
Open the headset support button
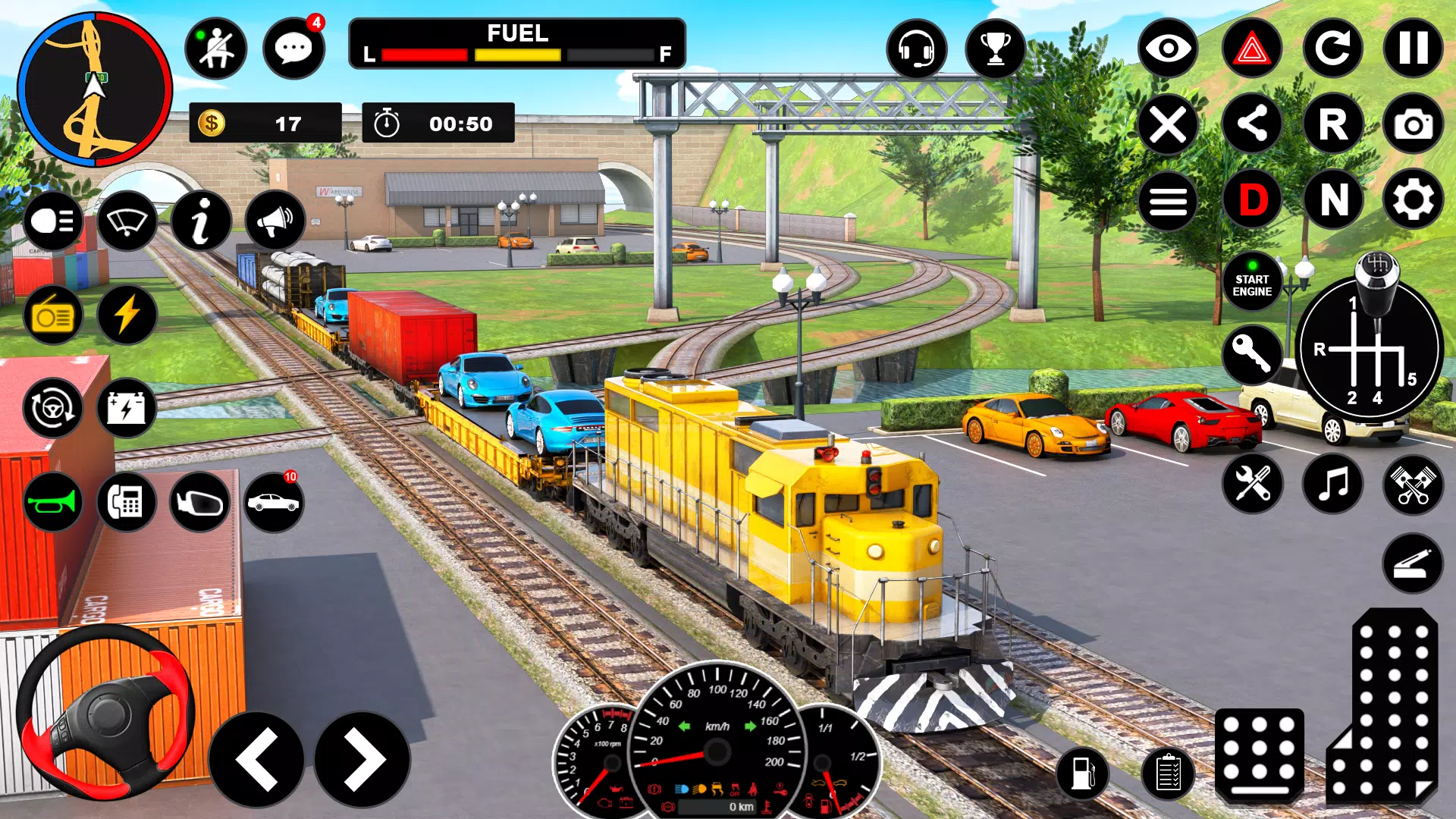pyautogui.click(x=916, y=49)
